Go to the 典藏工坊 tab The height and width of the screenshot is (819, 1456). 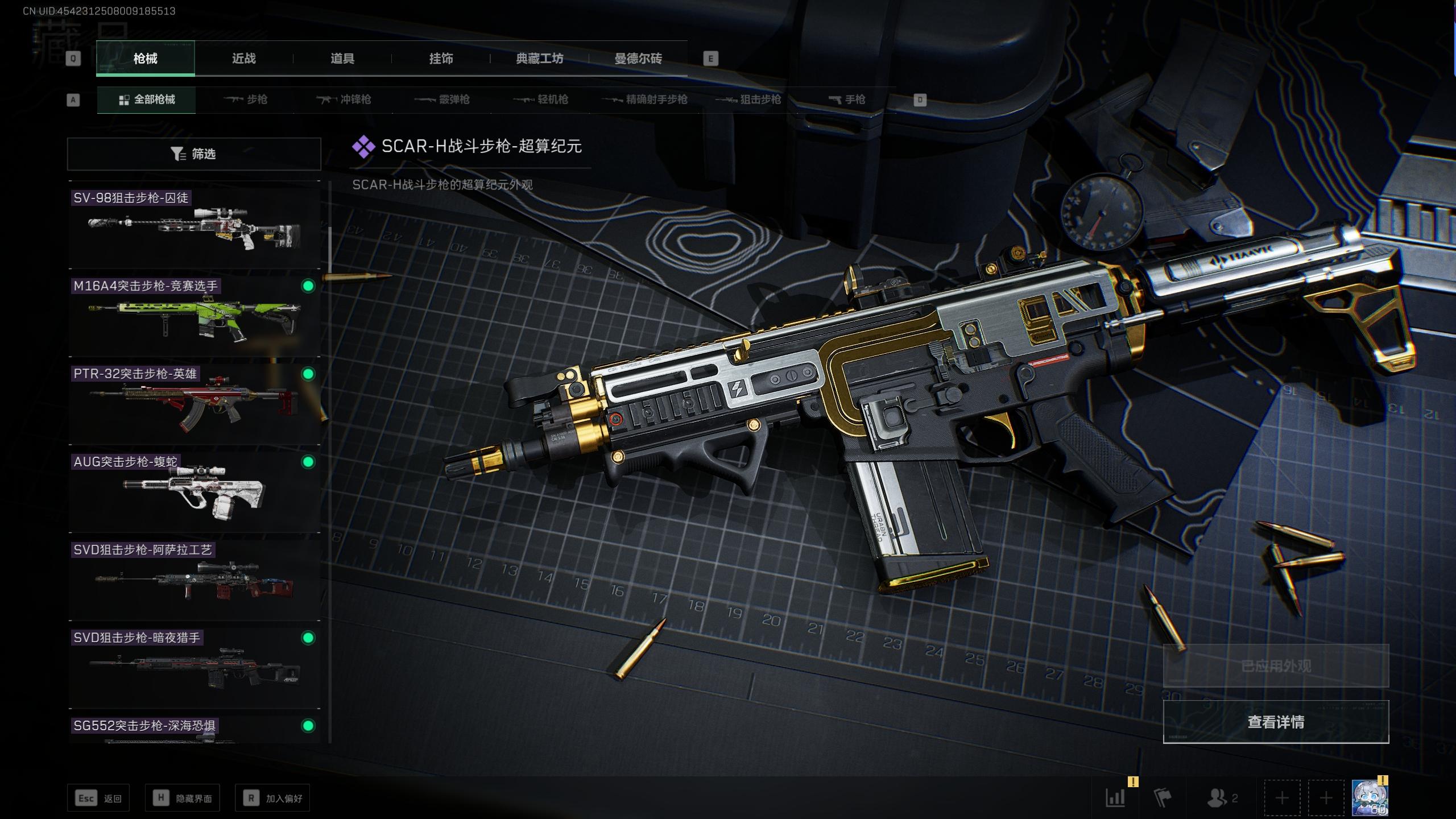[x=539, y=59]
